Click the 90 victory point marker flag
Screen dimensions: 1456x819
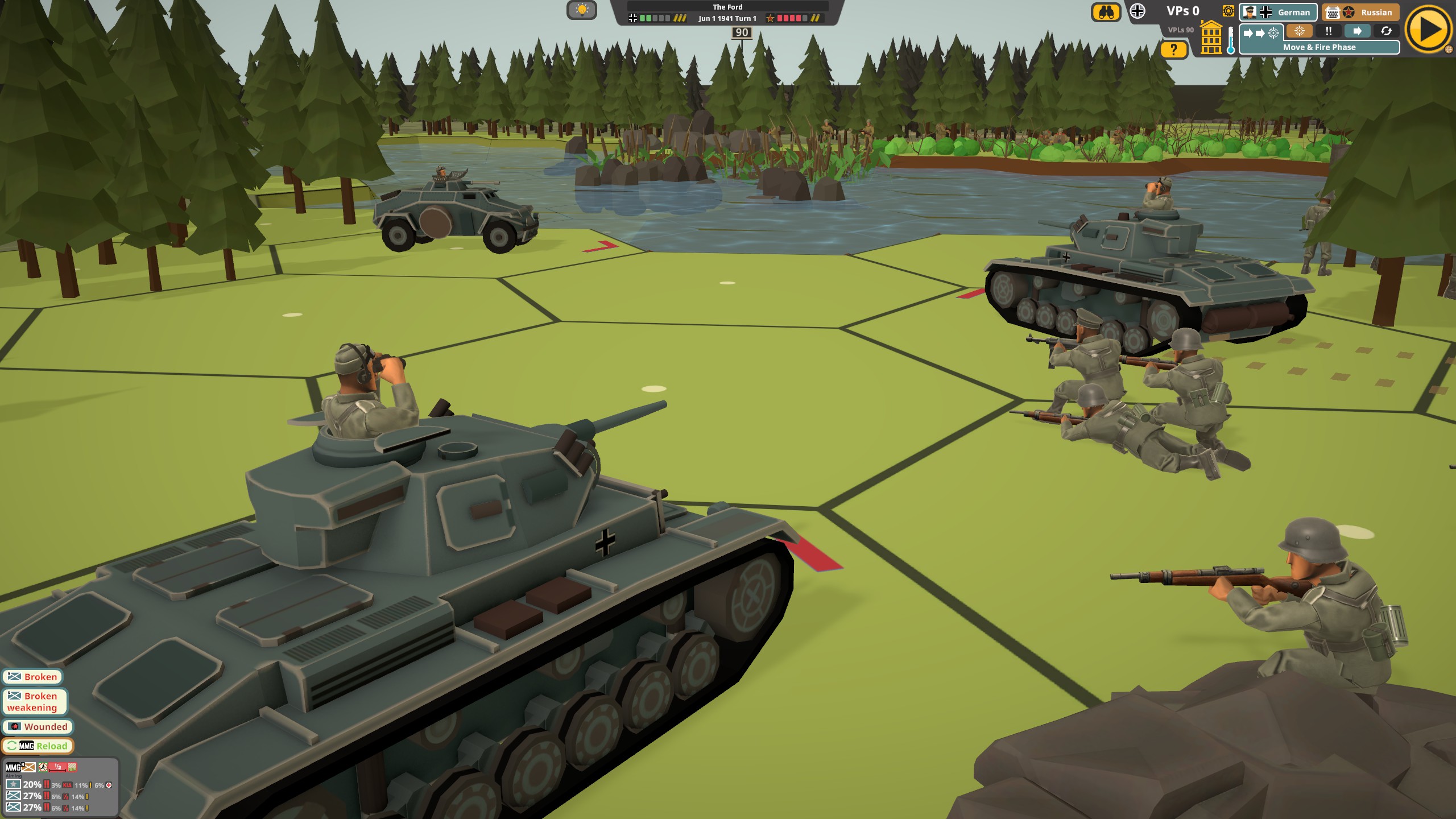point(742,33)
